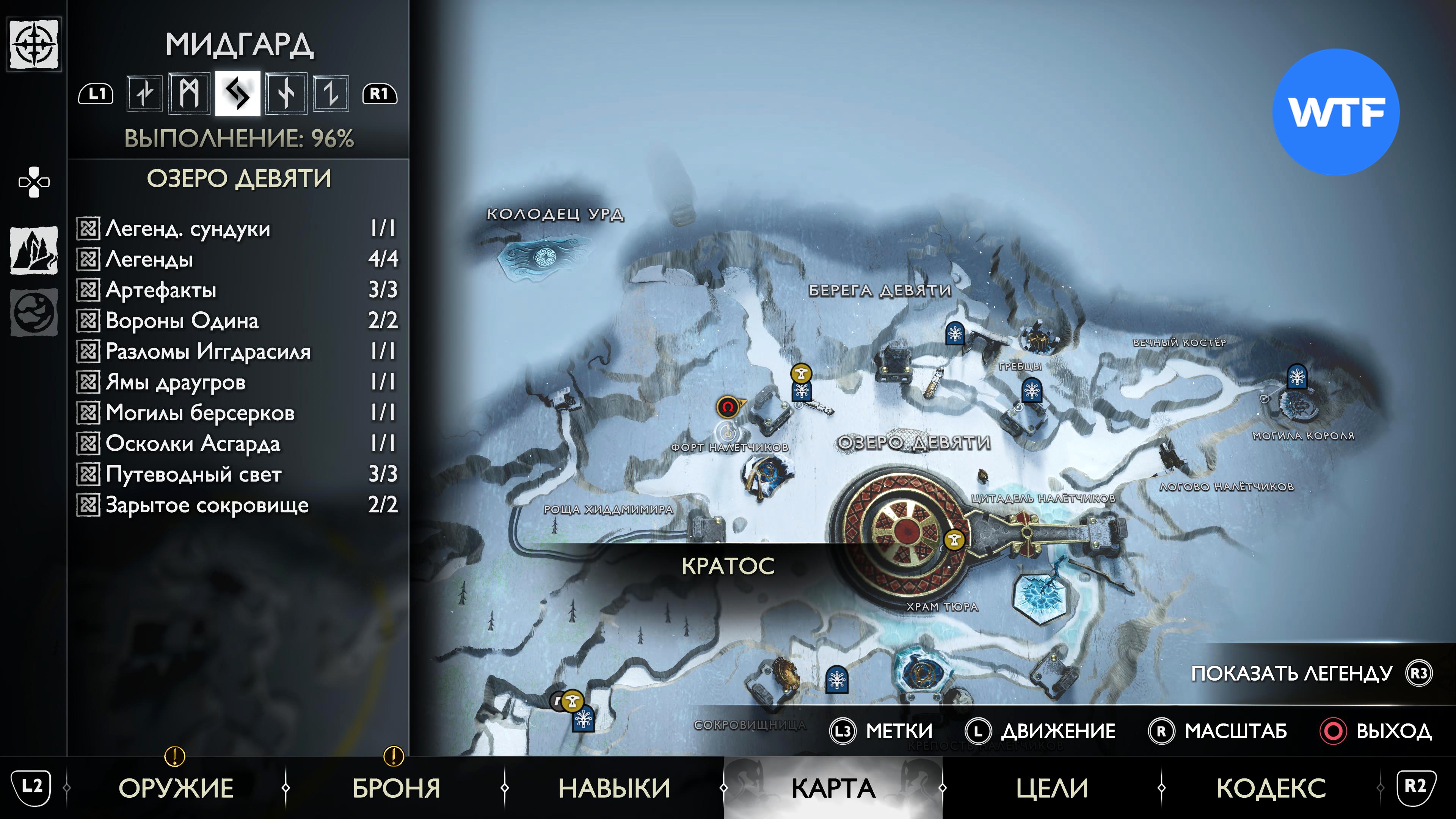Switch to the ОРУЖИЕ tab
The image size is (1456, 819).
click(x=176, y=788)
